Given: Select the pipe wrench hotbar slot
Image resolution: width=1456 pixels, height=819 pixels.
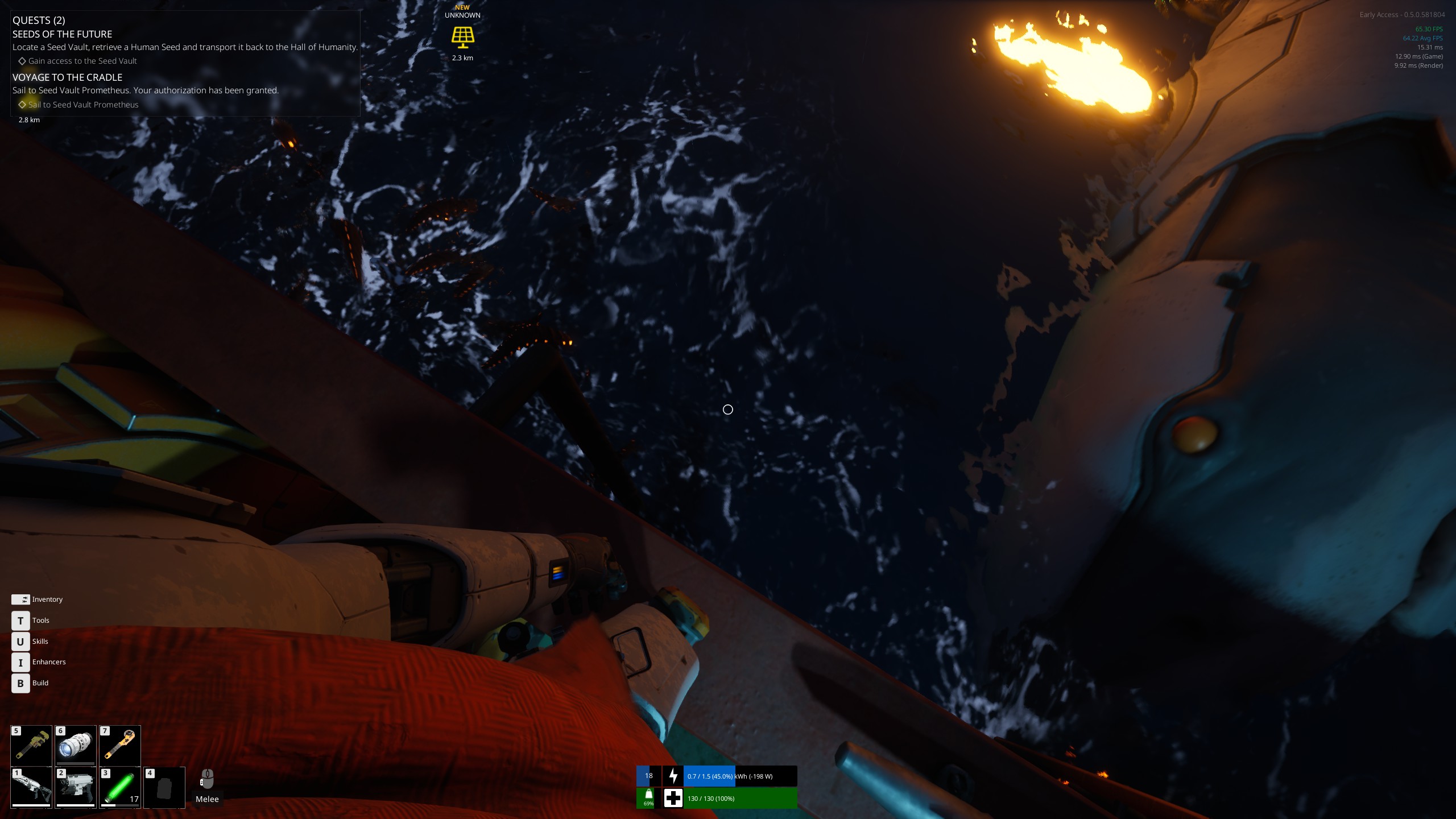Looking at the screenshot, I should 31,746.
